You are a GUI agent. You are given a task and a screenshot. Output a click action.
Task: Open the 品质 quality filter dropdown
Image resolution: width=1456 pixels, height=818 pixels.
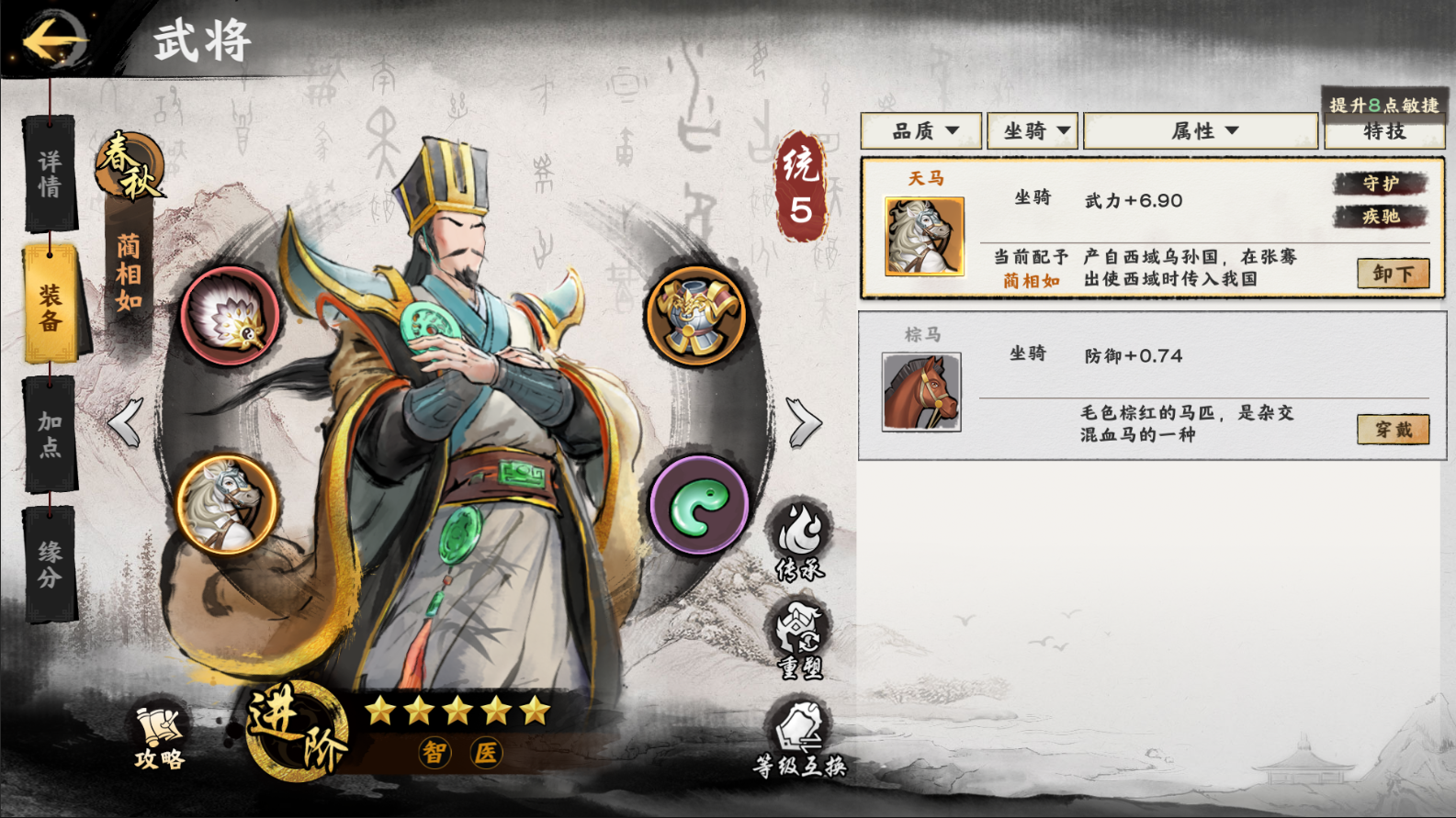[x=921, y=131]
